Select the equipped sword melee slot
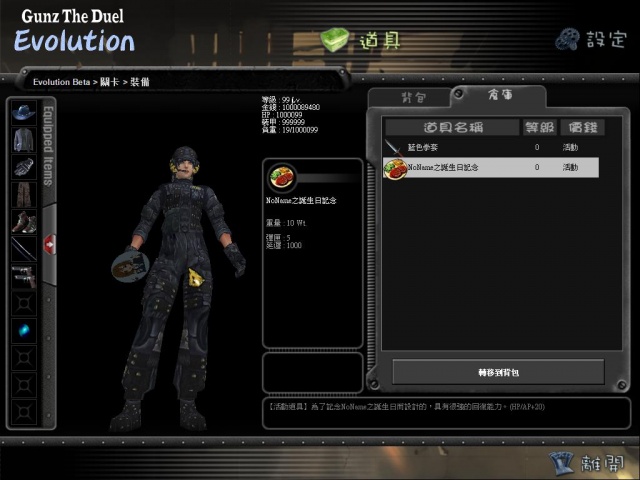 pyautogui.click(x=23, y=249)
